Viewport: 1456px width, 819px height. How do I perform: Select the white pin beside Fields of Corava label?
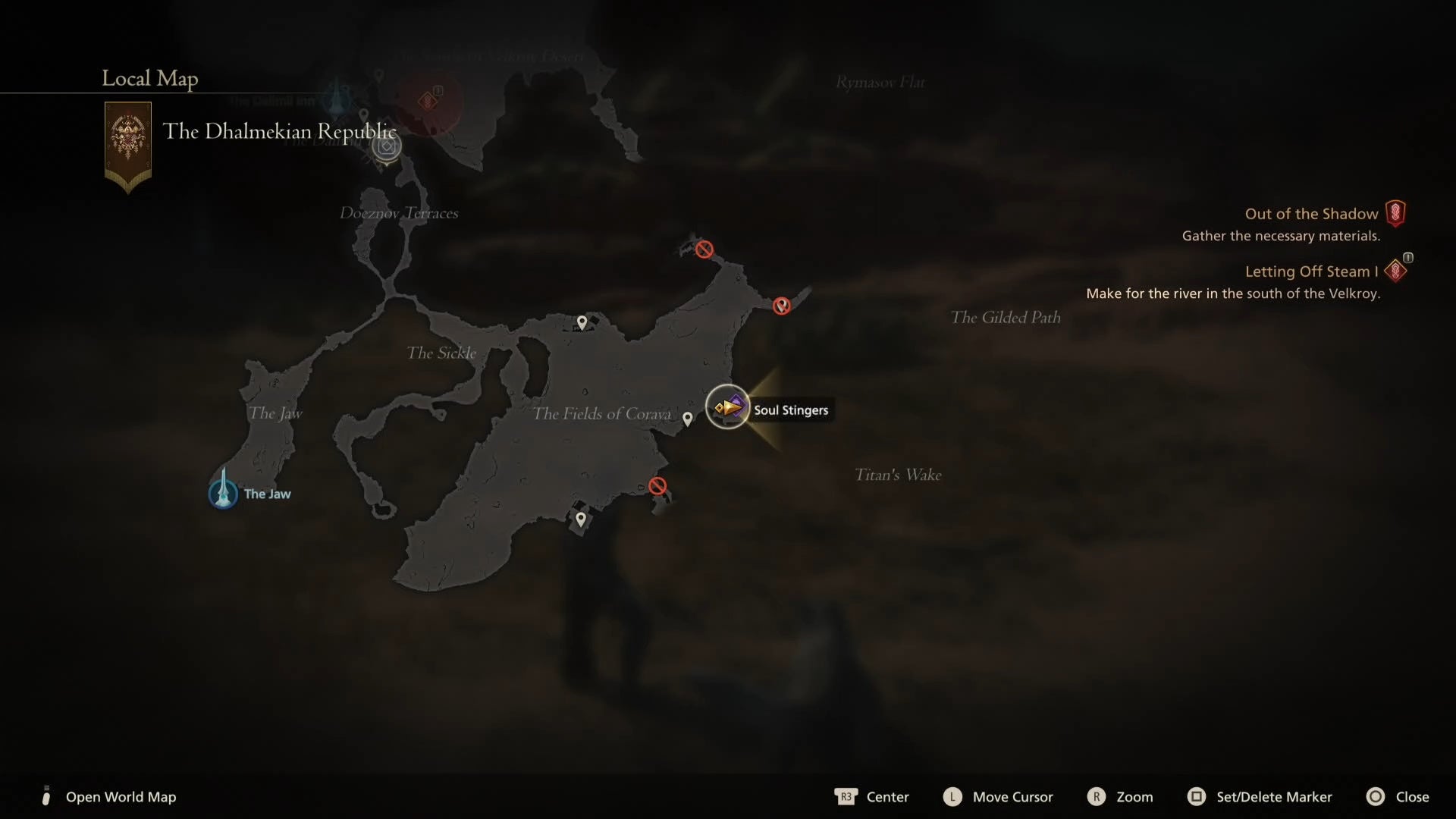point(687,419)
